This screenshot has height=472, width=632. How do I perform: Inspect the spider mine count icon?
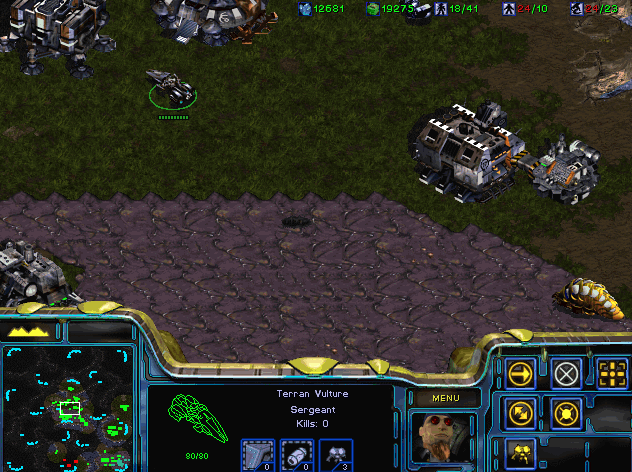(335, 455)
